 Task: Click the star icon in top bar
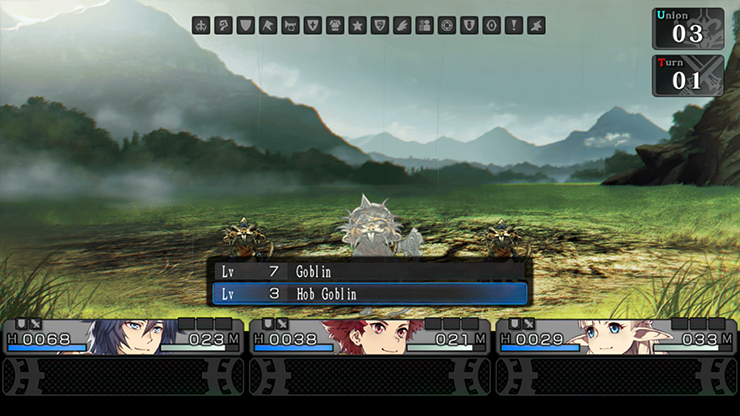coord(357,26)
